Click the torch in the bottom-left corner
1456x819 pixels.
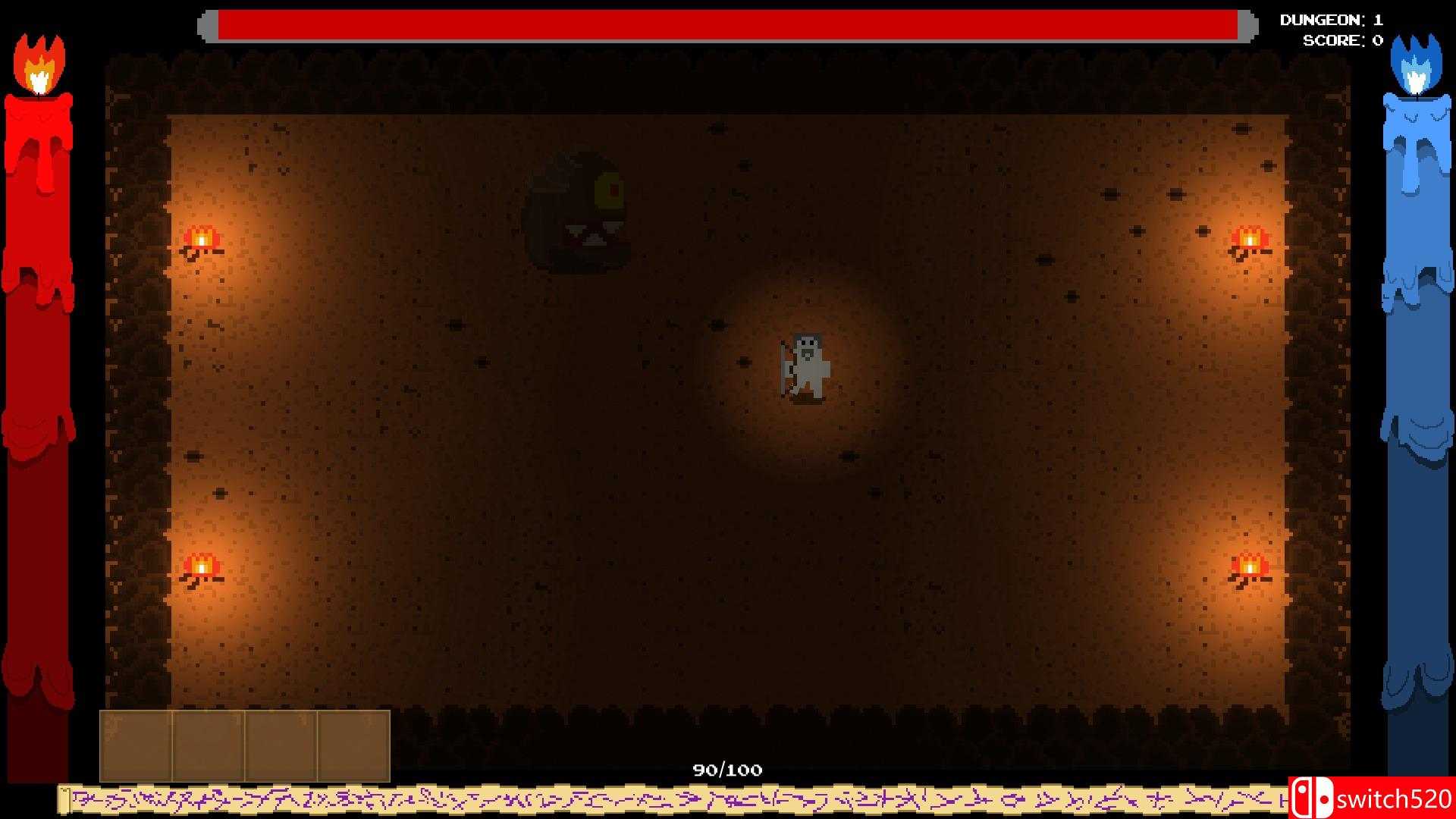201,565
